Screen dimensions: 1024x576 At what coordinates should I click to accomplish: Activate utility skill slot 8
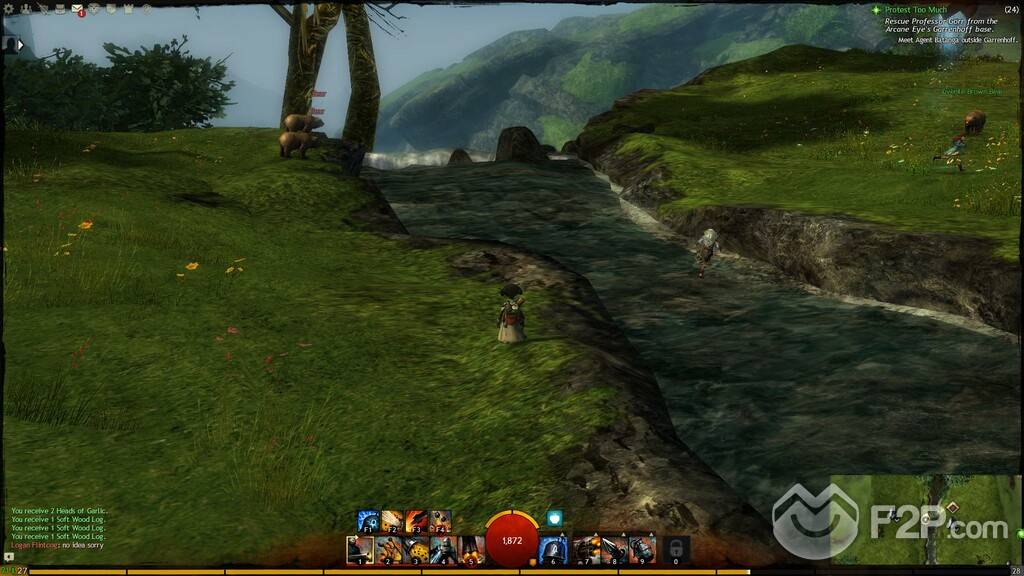click(x=613, y=549)
